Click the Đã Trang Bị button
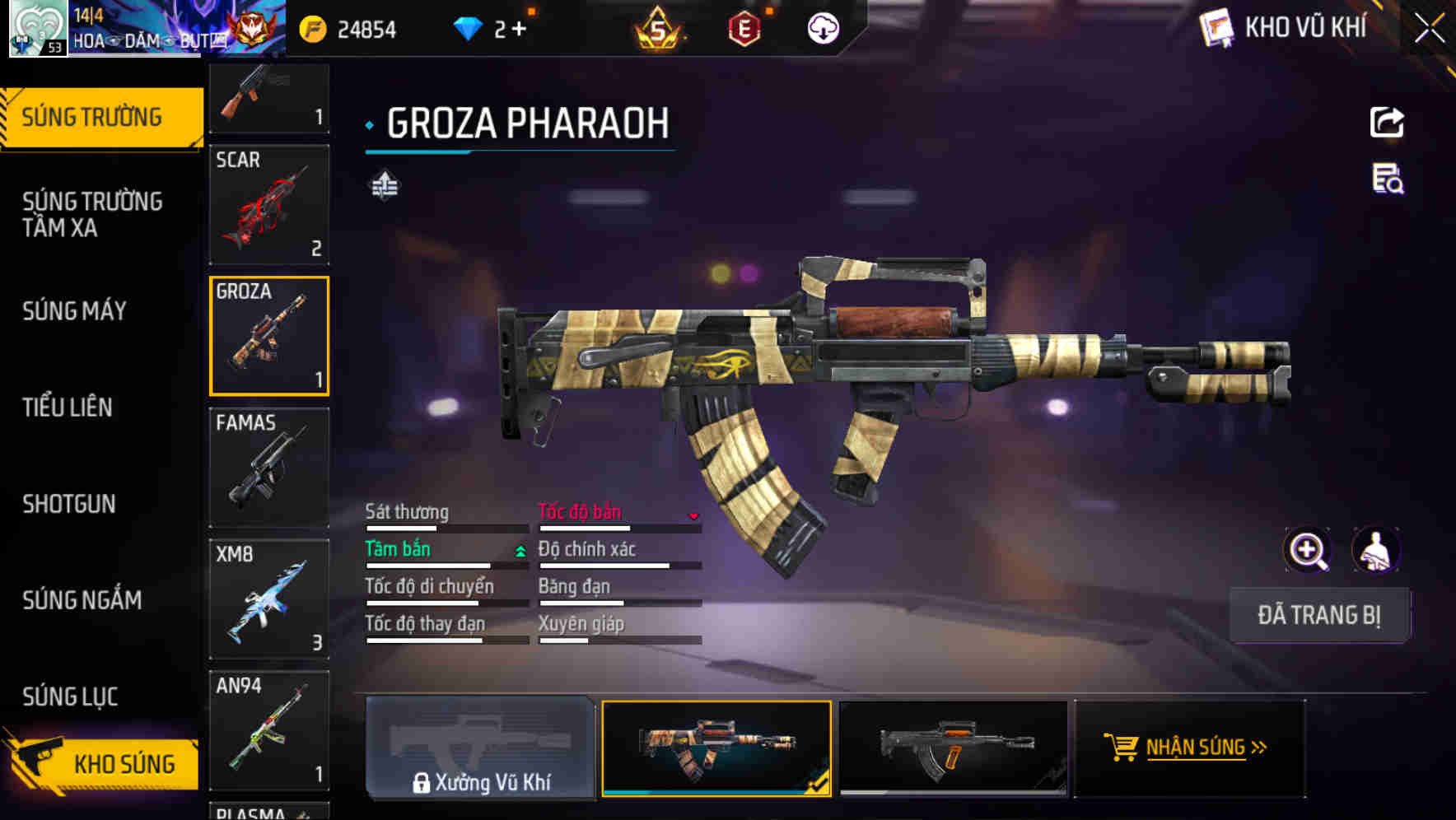 click(1318, 615)
